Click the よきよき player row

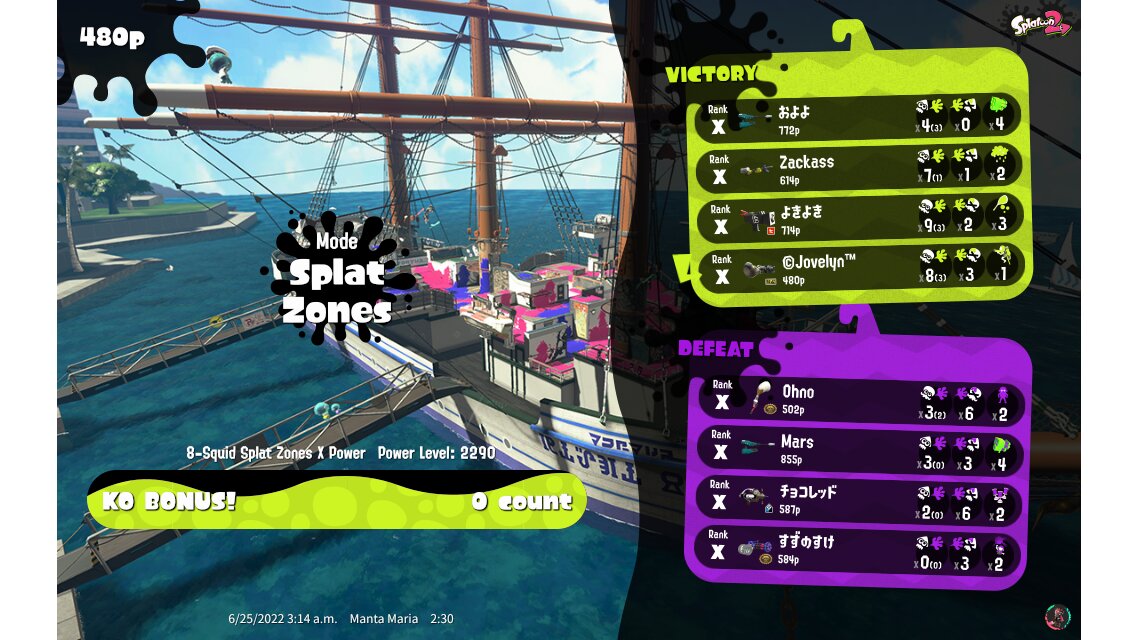[860, 219]
